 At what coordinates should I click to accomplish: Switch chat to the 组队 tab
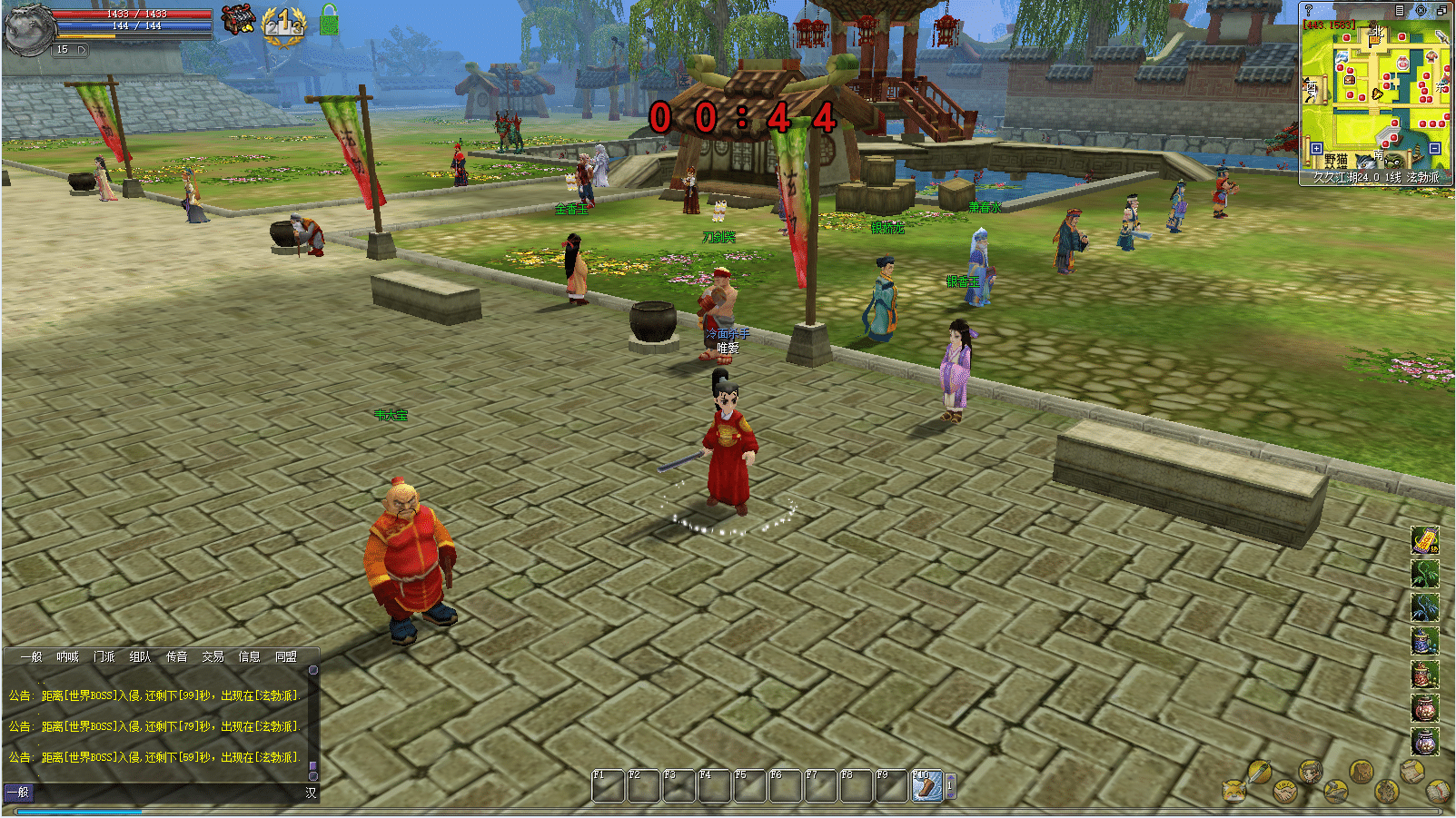[x=140, y=656]
